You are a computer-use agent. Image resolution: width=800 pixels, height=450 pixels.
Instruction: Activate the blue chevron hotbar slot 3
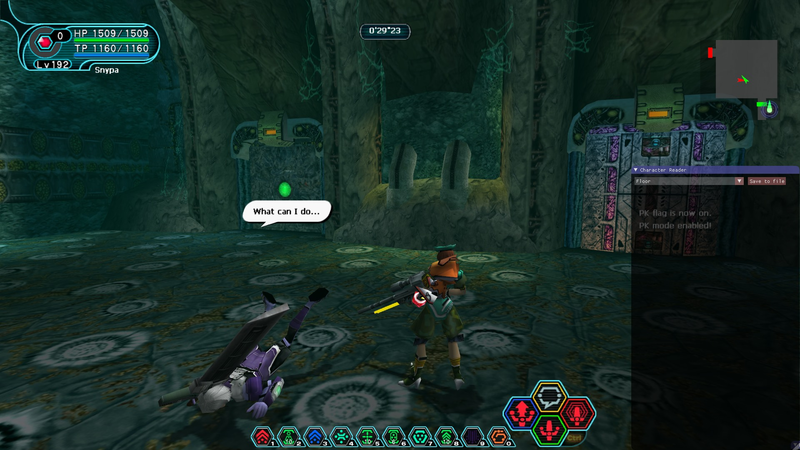315,436
